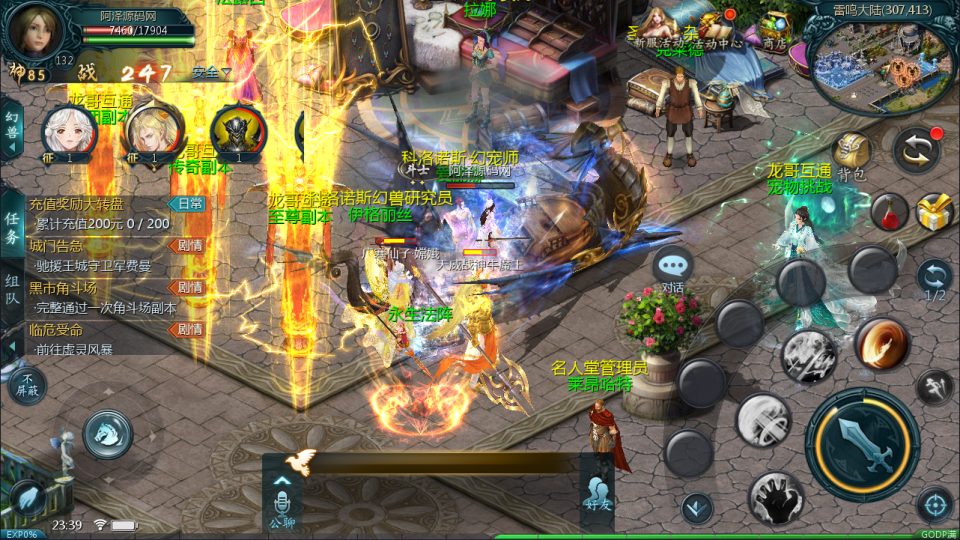Image resolution: width=960 pixels, height=540 pixels.
Task: Select the white-haired girl pet portrait
Action: pos(62,130)
